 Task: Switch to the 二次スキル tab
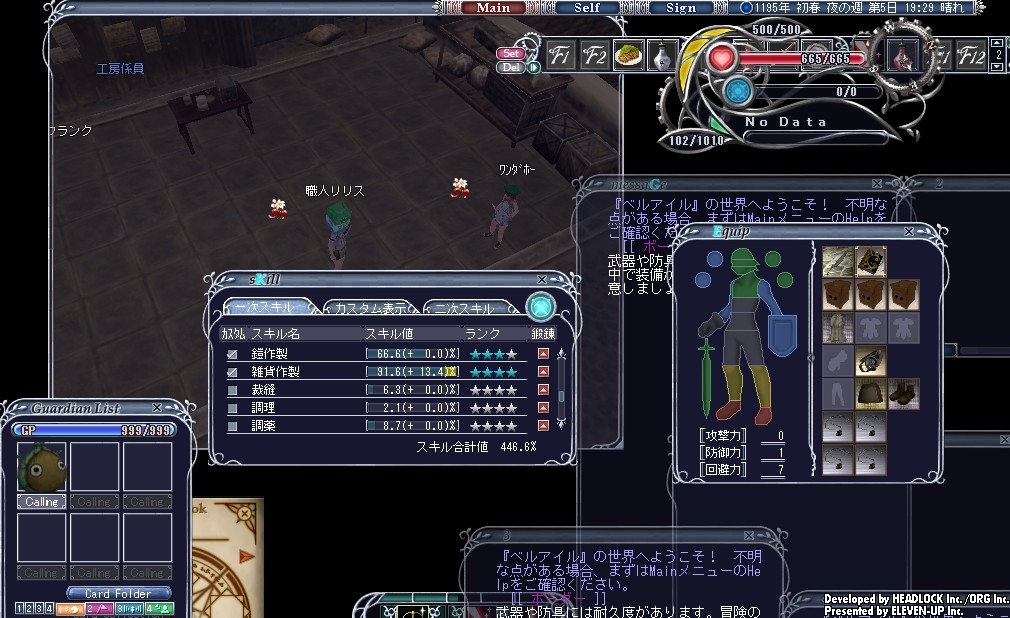pos(468,308)
